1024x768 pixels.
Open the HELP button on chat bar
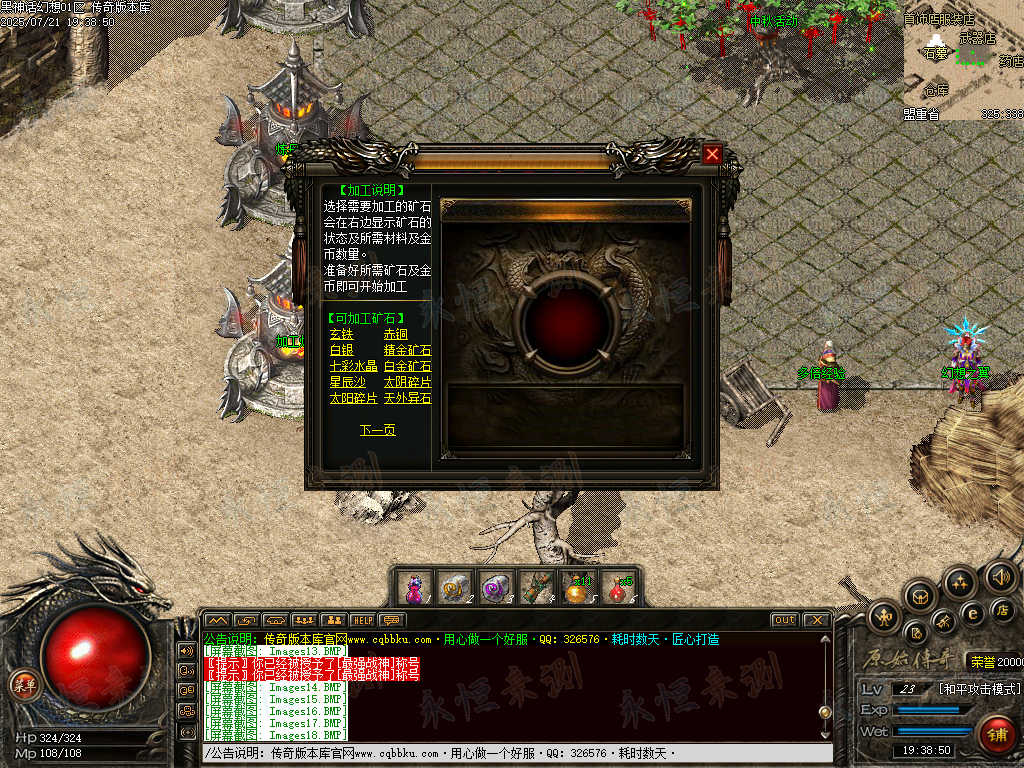coord(362,620)
